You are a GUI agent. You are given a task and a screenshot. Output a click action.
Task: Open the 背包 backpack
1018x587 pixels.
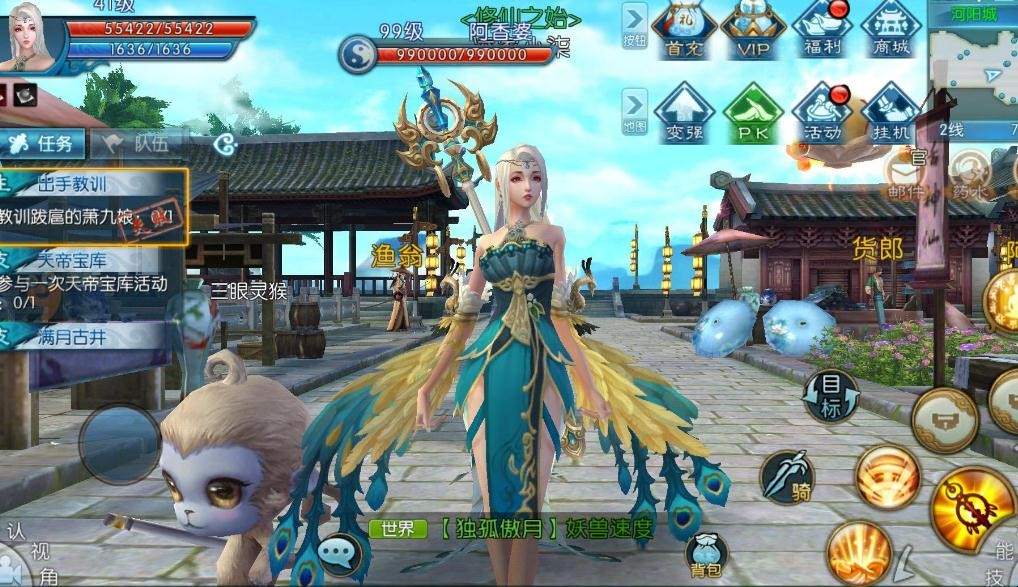coord(706,554)
